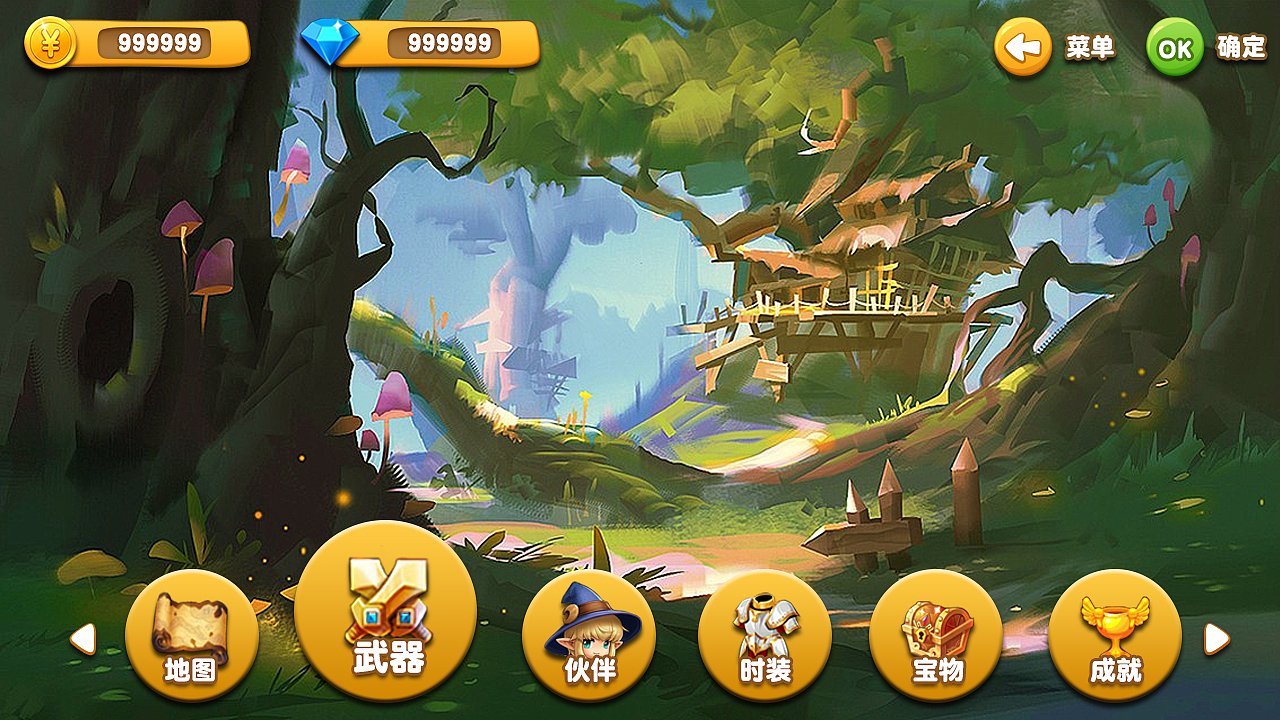Image resolution: width=1280 pixels, height=720 pixels.
Task: Click the 菜单 back arrow button
Action: tap(1022, 46)
